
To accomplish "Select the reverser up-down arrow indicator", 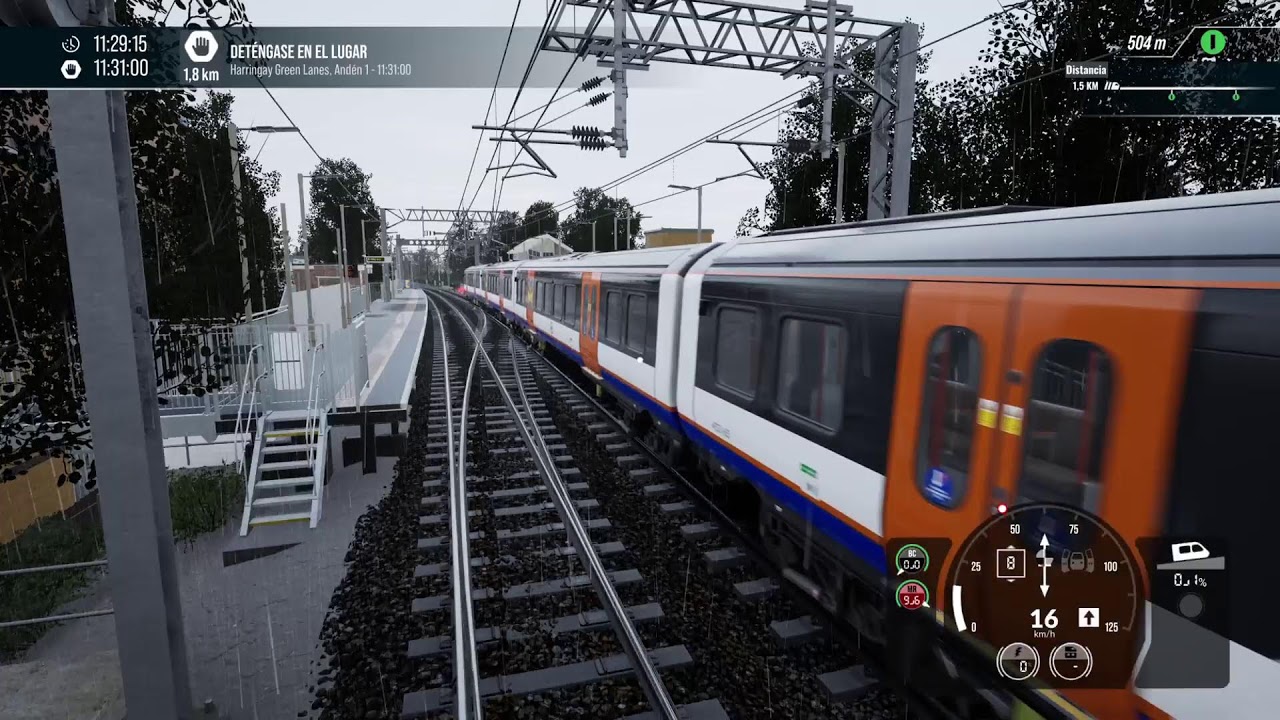I will coord(1044,564).
